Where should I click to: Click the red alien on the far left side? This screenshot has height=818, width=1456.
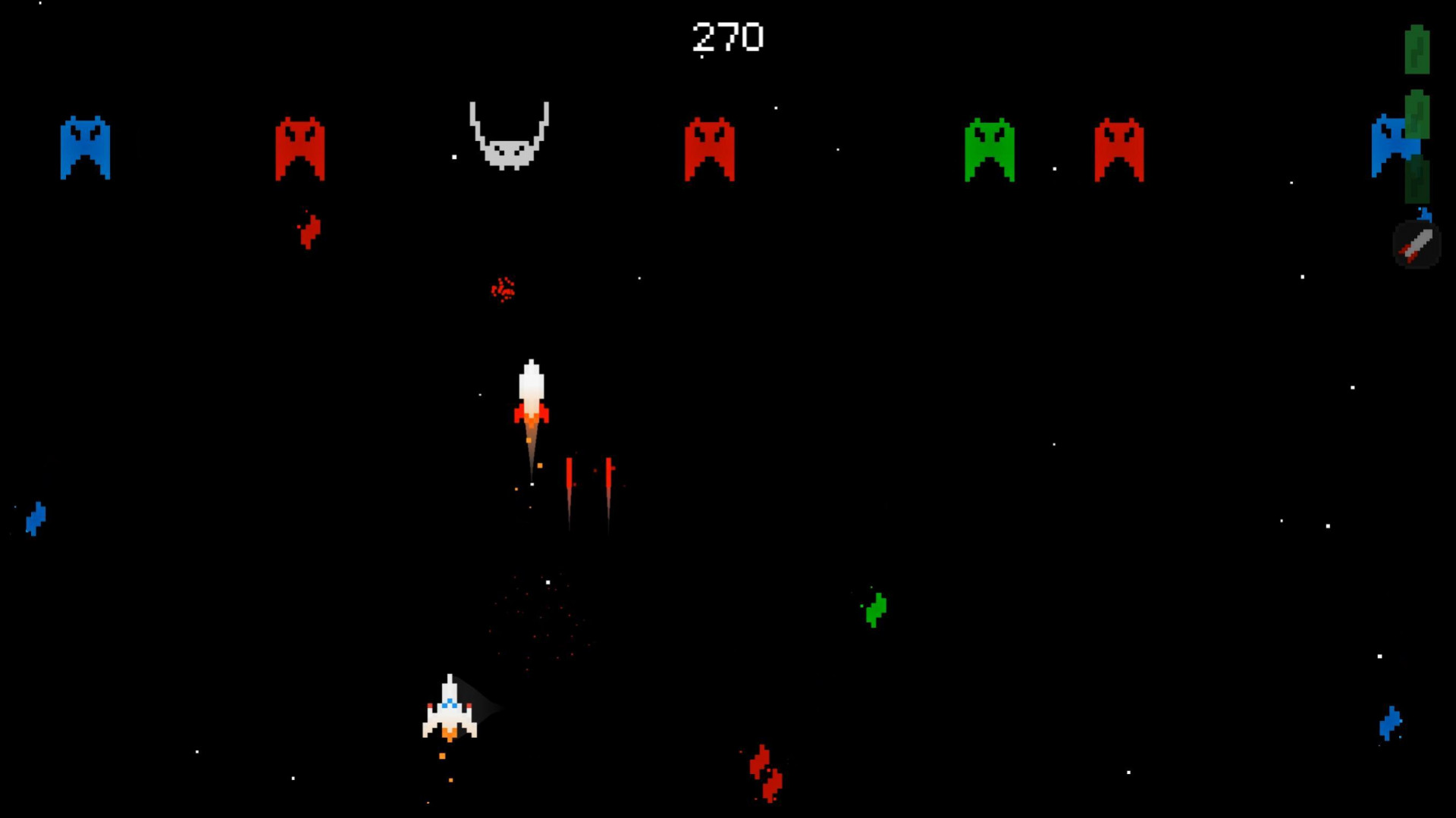[x=300, y=149]
